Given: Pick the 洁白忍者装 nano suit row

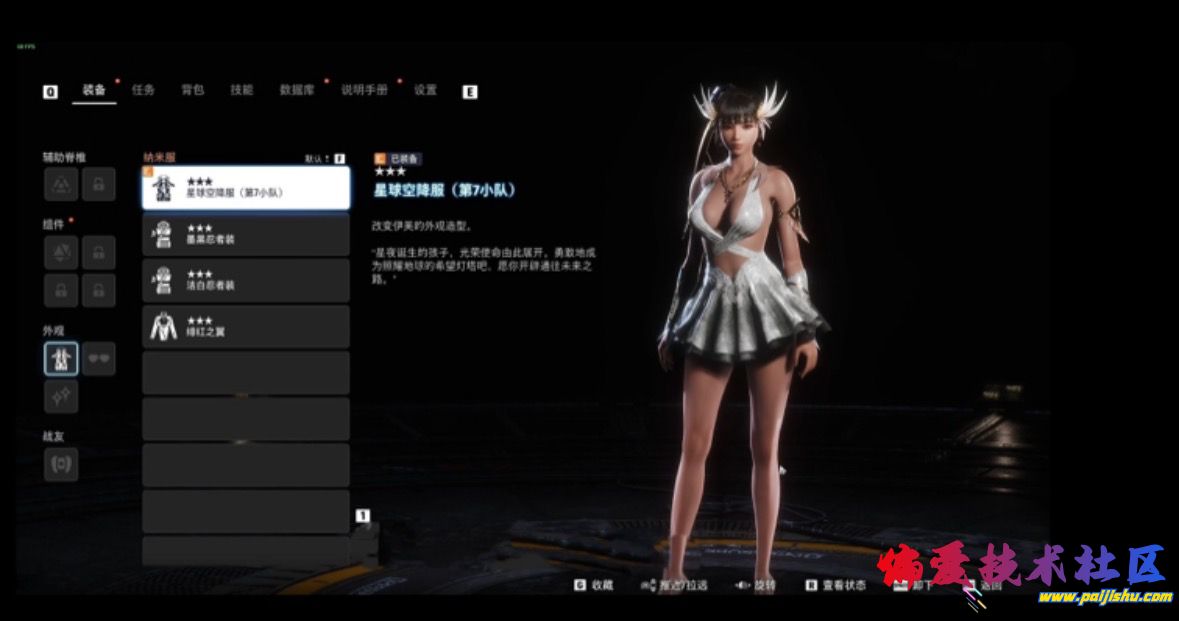Looking at the screenshot, I should pos(246,280).
